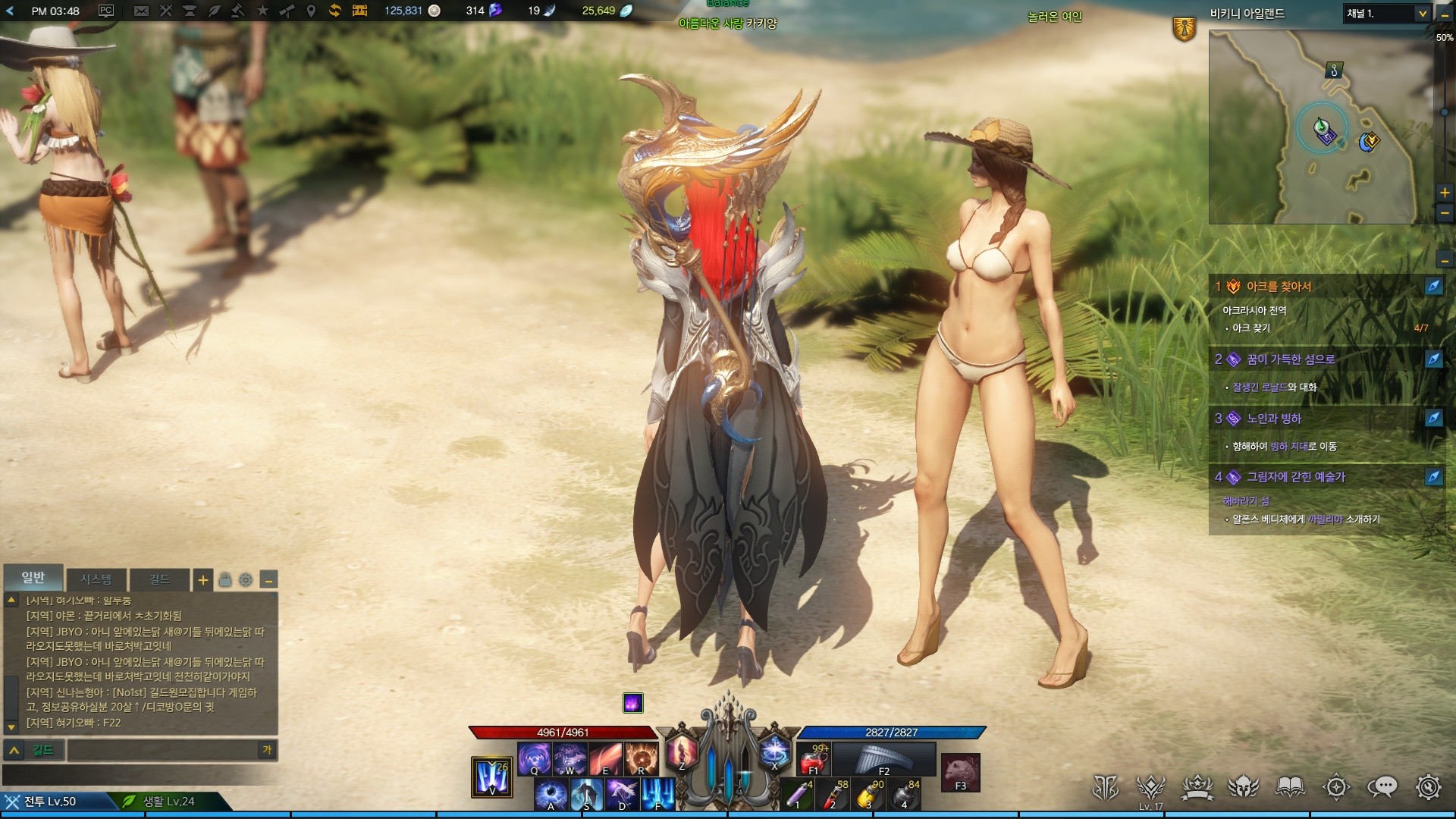This screenshot has height=819, width=1456.
Task: Use the pan flute item on F2
Action: tap(883, 759)
